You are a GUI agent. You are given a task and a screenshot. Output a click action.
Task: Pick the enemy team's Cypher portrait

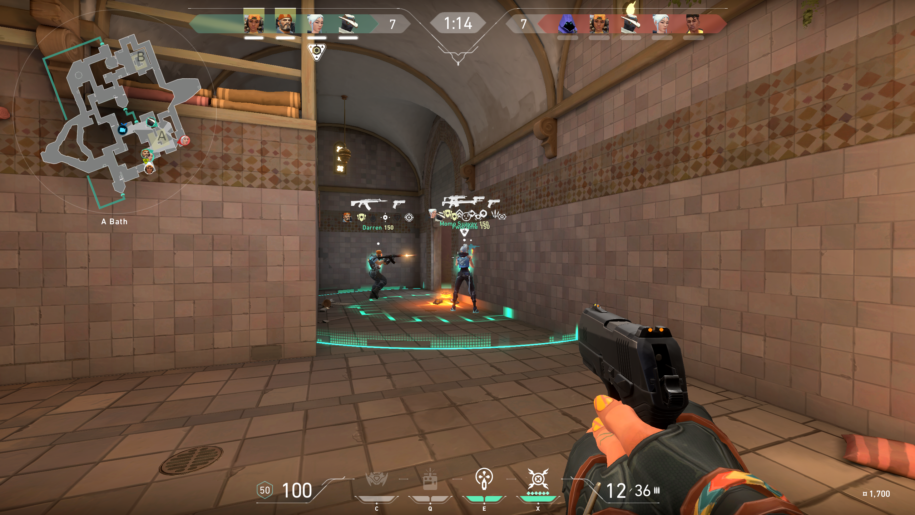[629, 22]
